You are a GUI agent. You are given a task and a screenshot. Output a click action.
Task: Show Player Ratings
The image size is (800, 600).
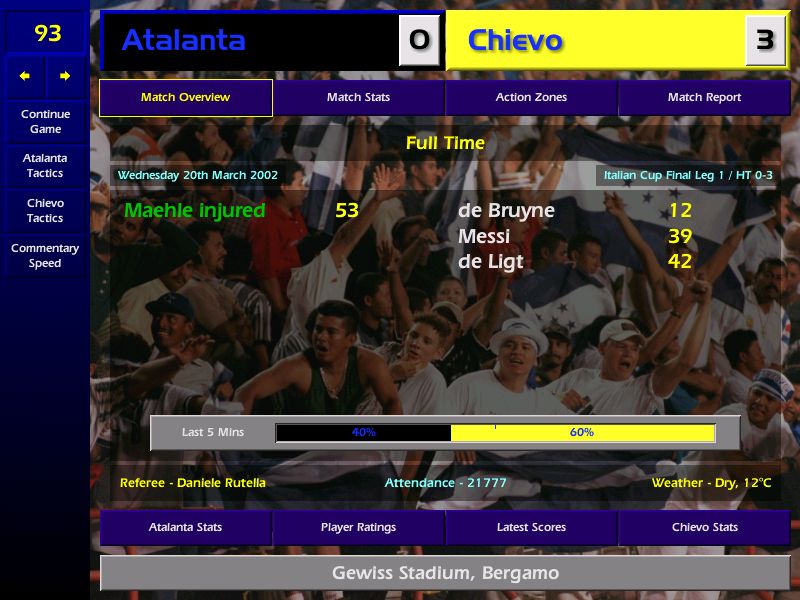tap(358, 527)
